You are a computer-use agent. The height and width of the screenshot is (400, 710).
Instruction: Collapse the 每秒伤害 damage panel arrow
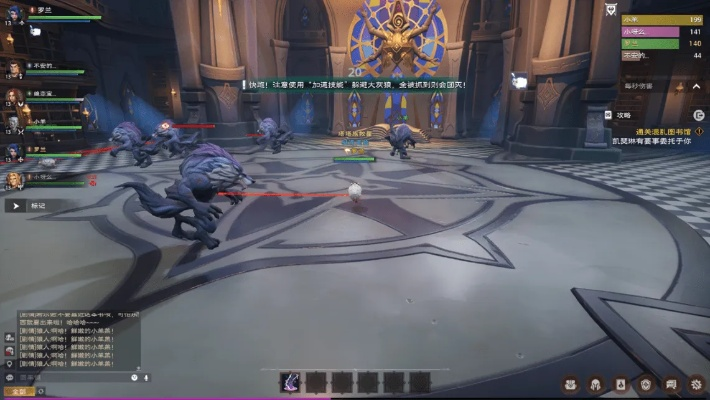point(698,86)
